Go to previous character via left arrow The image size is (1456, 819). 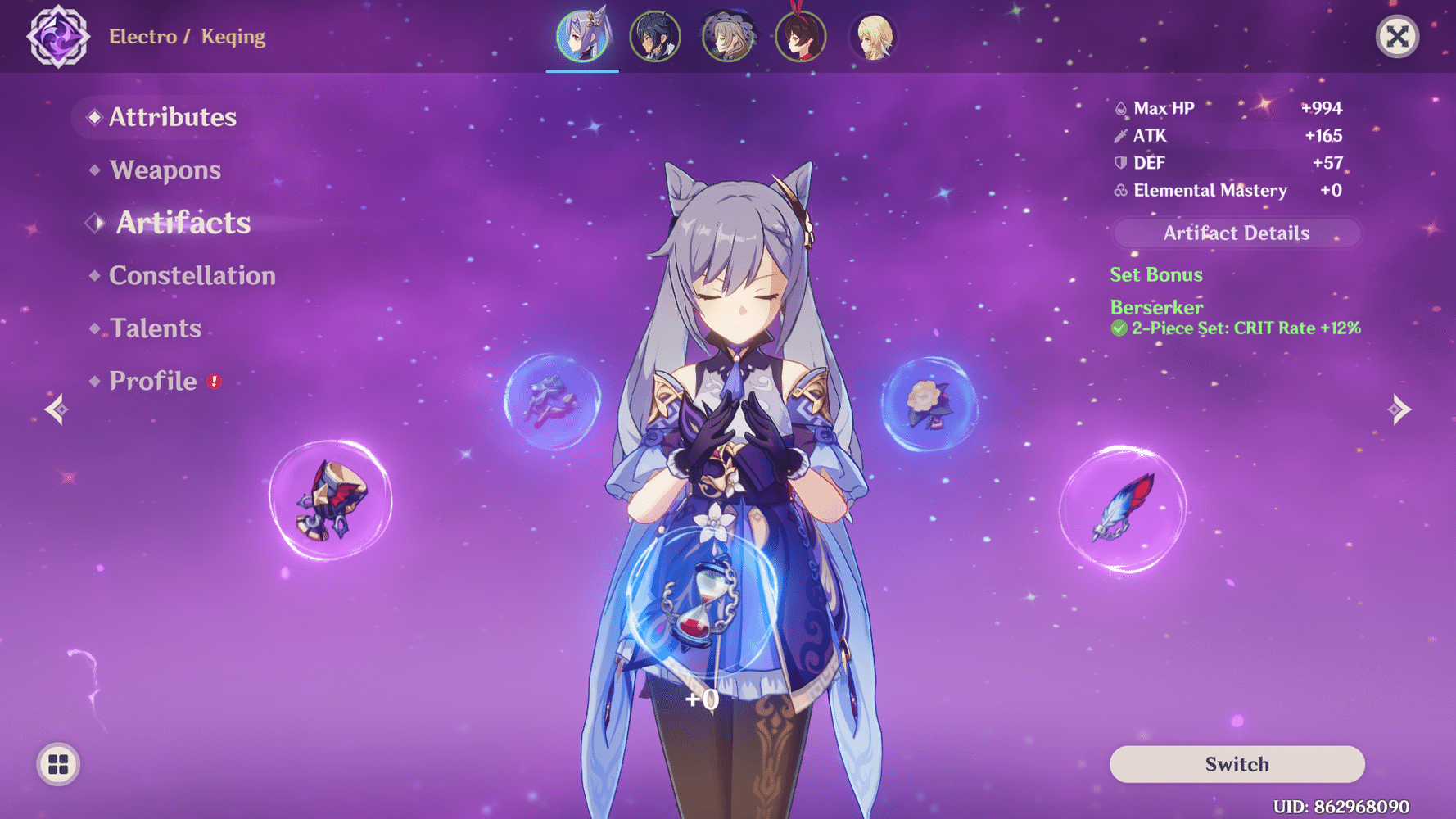pos(57,409)
